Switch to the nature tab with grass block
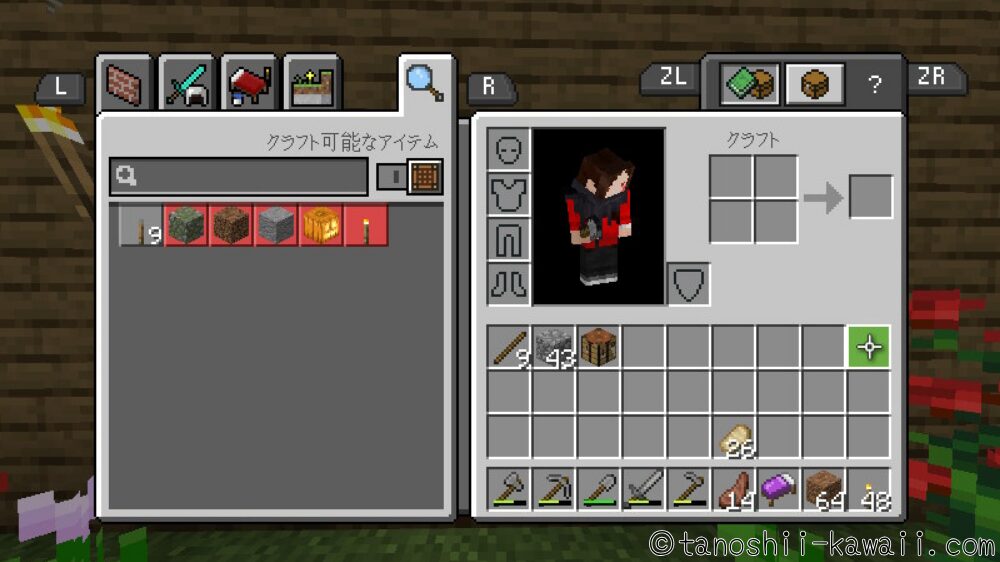 [311, 86]
